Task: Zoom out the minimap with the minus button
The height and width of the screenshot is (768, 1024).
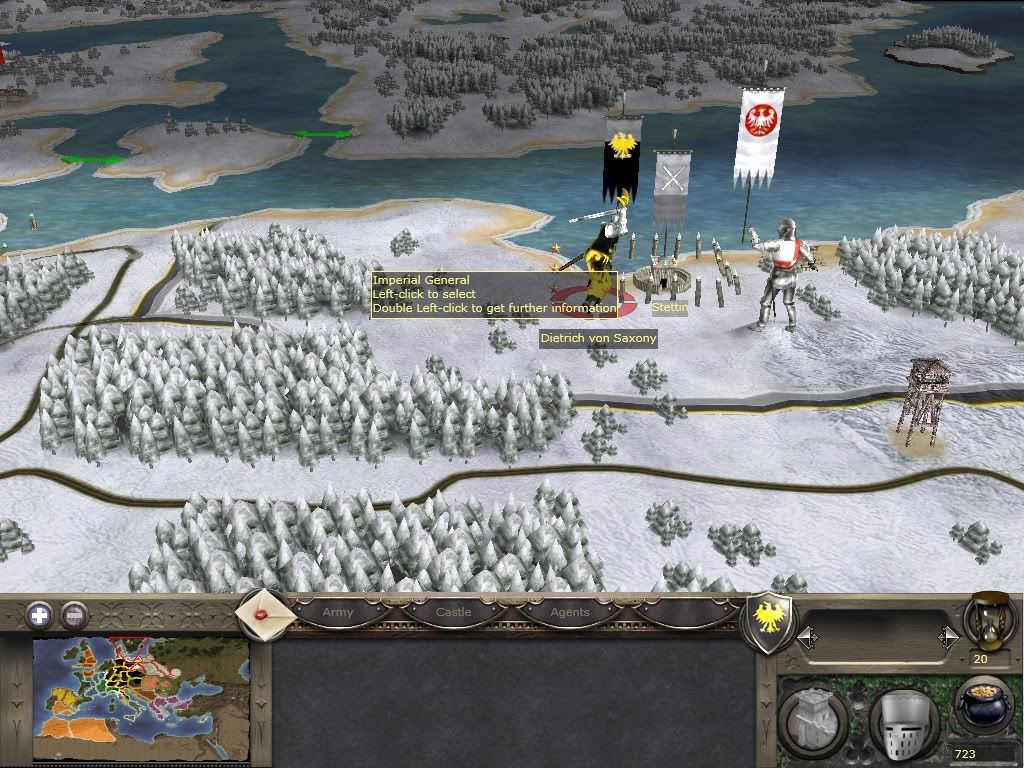Action: point(73,614)
